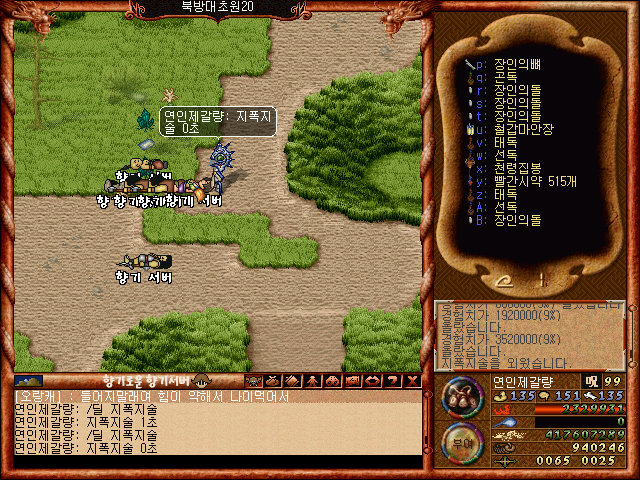Click the standing person figure toolbar icon
The width and height of the screenshot is (640, 480).
pyautogui.click(x=313, y=381)
